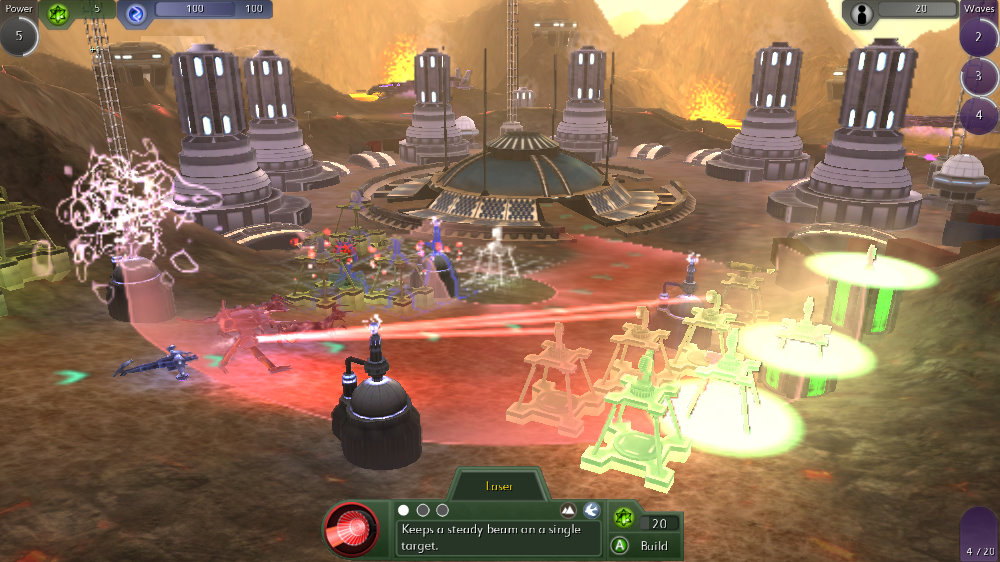This screenshot has height=562, width=1000.
Task: Select the wave 3 circle
Action: point(979,77)
